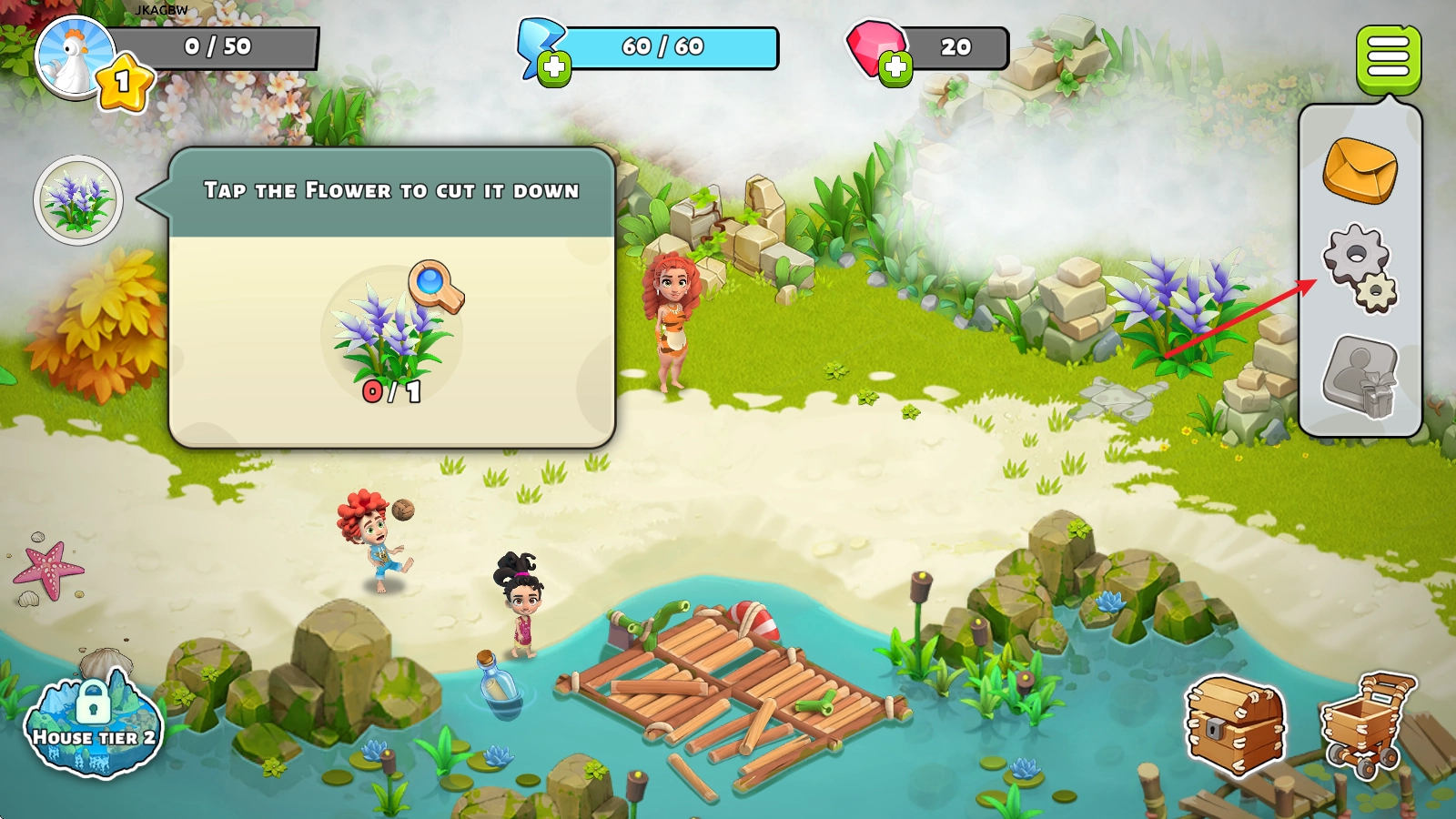Open the gray friends and gifts icon
Screen dimensions: 1456x819
click(x=1360, y=376)
